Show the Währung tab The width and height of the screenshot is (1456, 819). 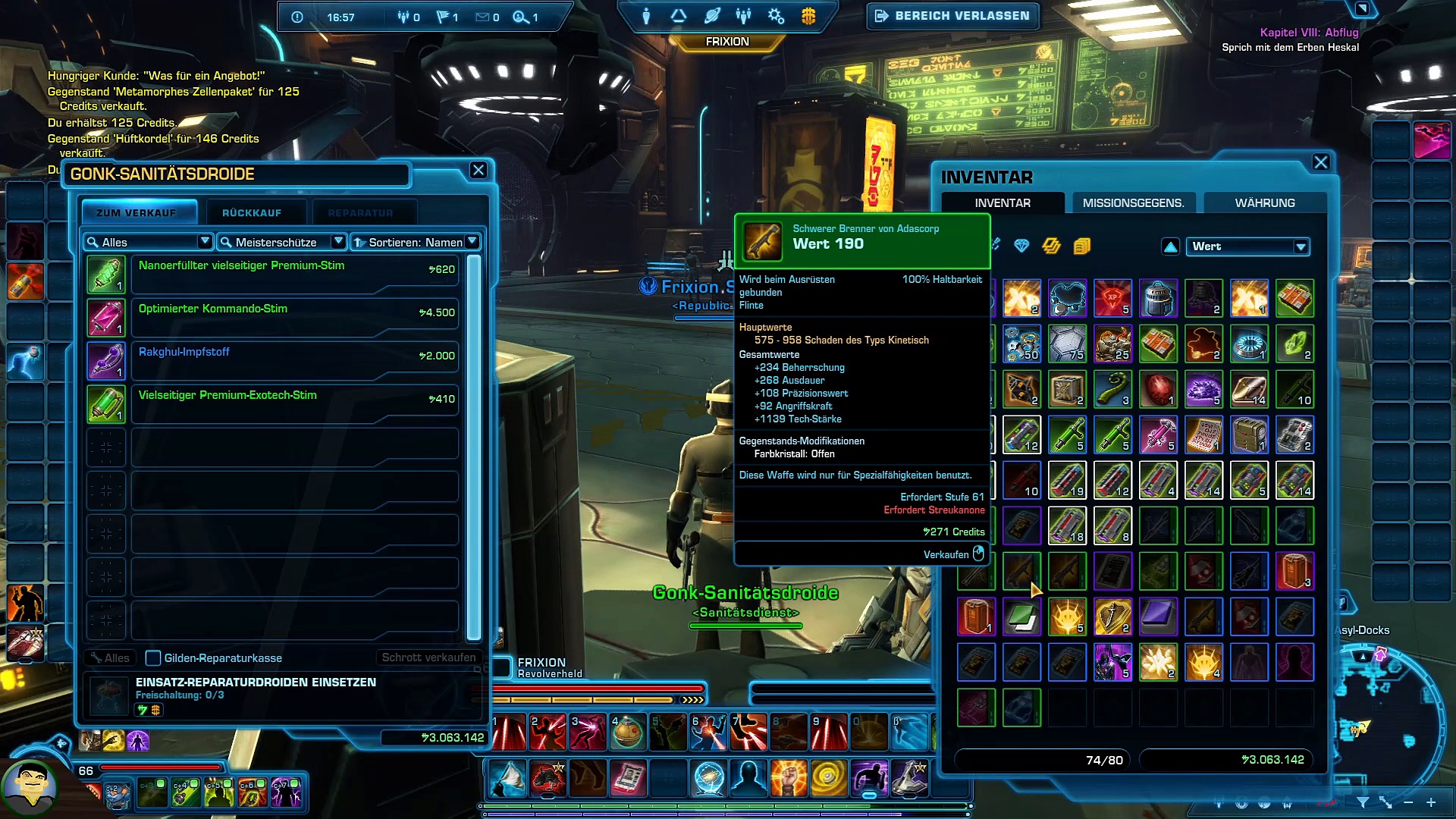[1265, 203]
